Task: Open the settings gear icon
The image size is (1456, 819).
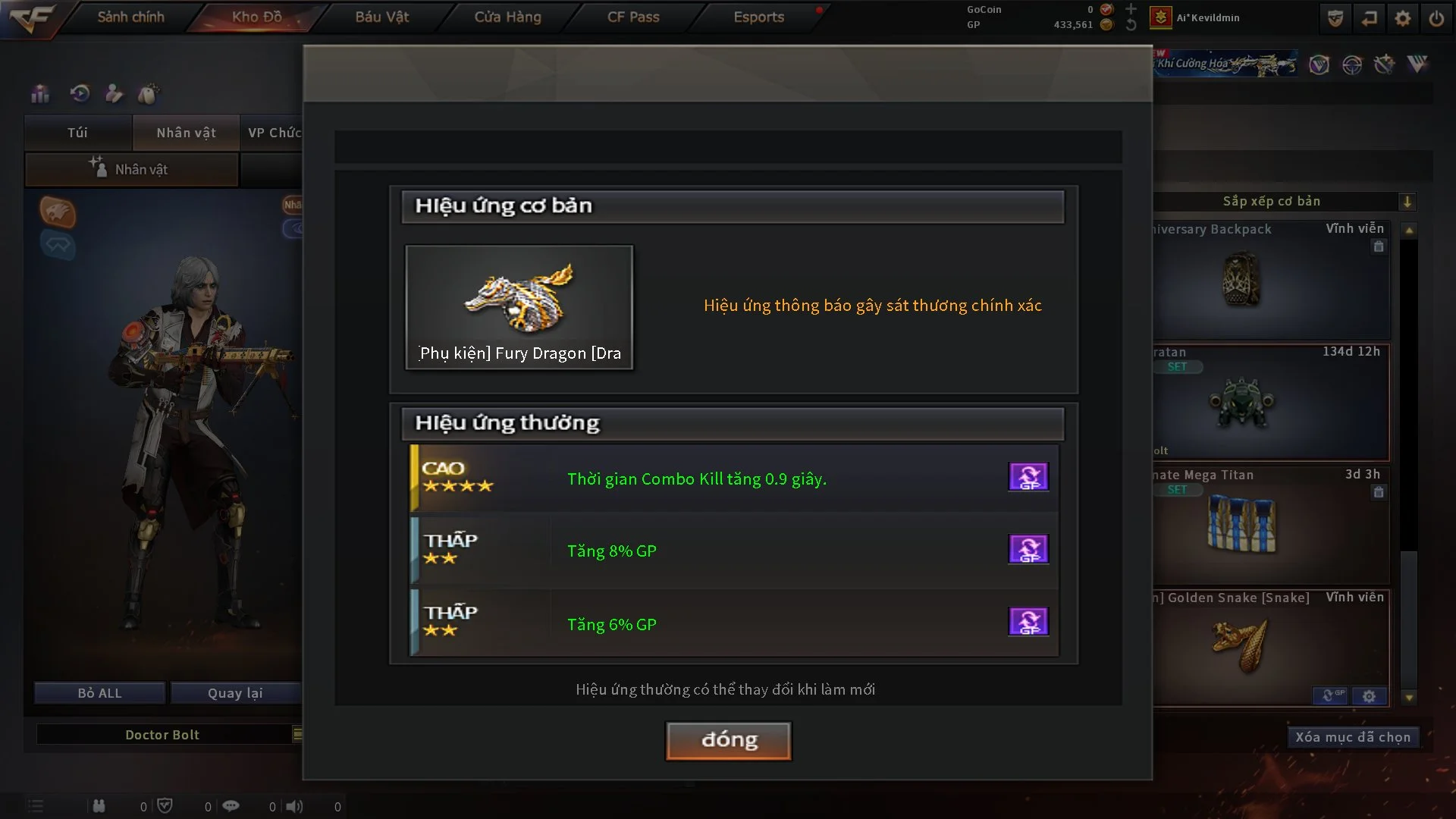Action: (1402, 18)
